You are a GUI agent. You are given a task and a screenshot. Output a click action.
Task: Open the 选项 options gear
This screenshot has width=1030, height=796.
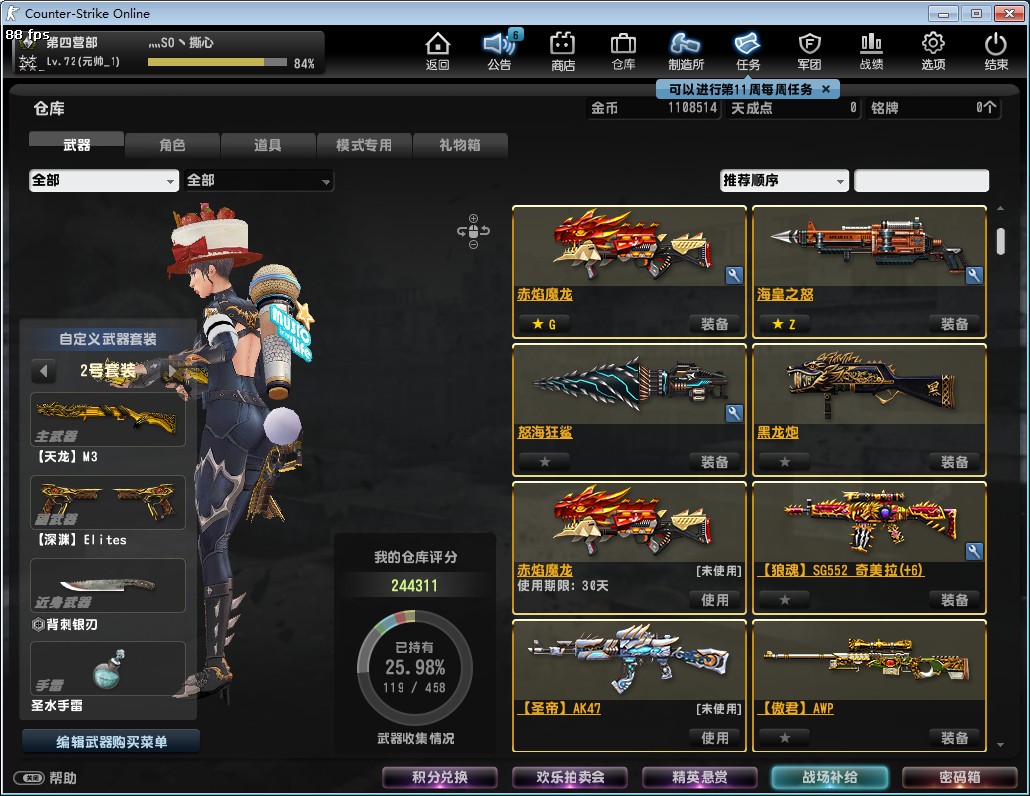coord(933,50)
